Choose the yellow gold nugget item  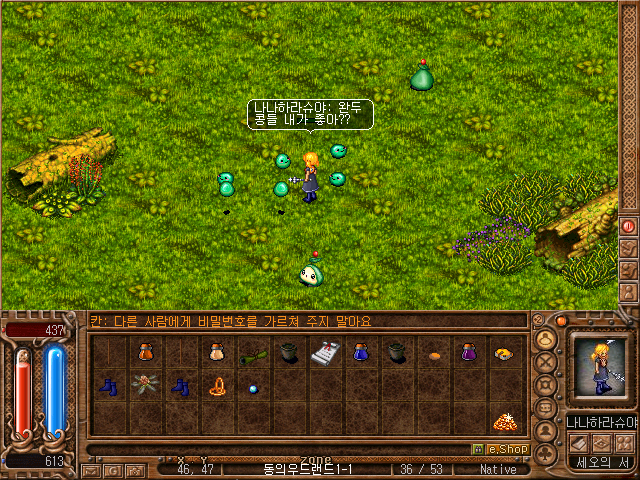point(504,353)
